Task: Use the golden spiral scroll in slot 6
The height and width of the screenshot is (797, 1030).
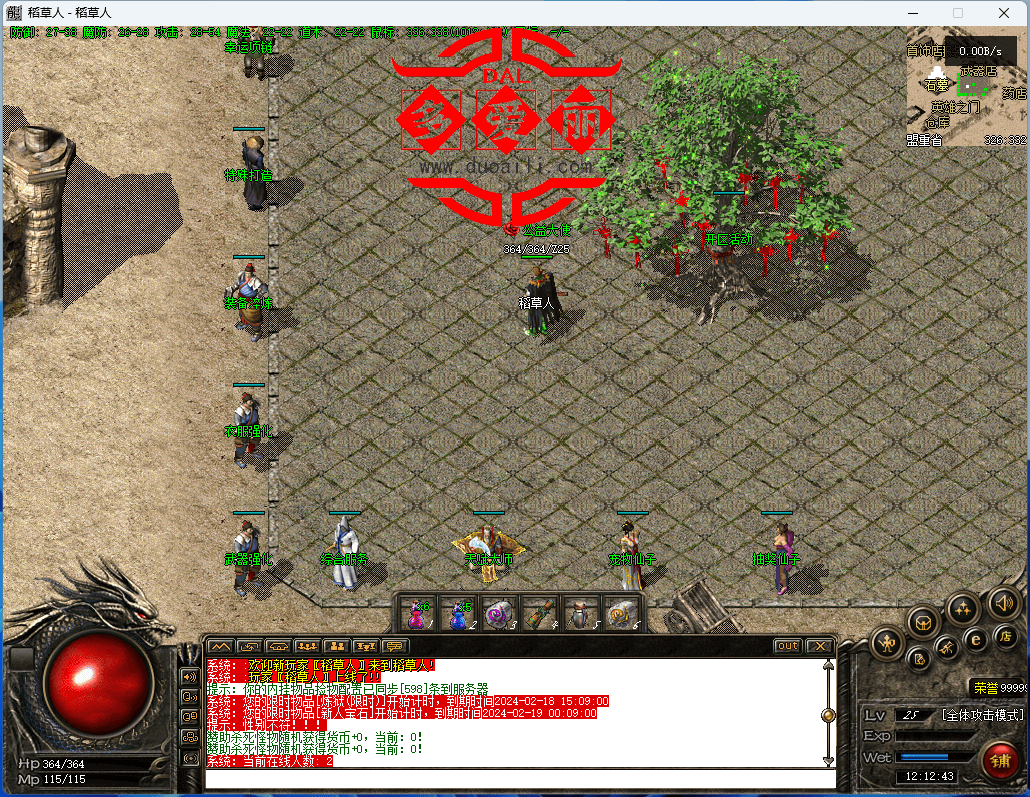Action: click(620, 613)
